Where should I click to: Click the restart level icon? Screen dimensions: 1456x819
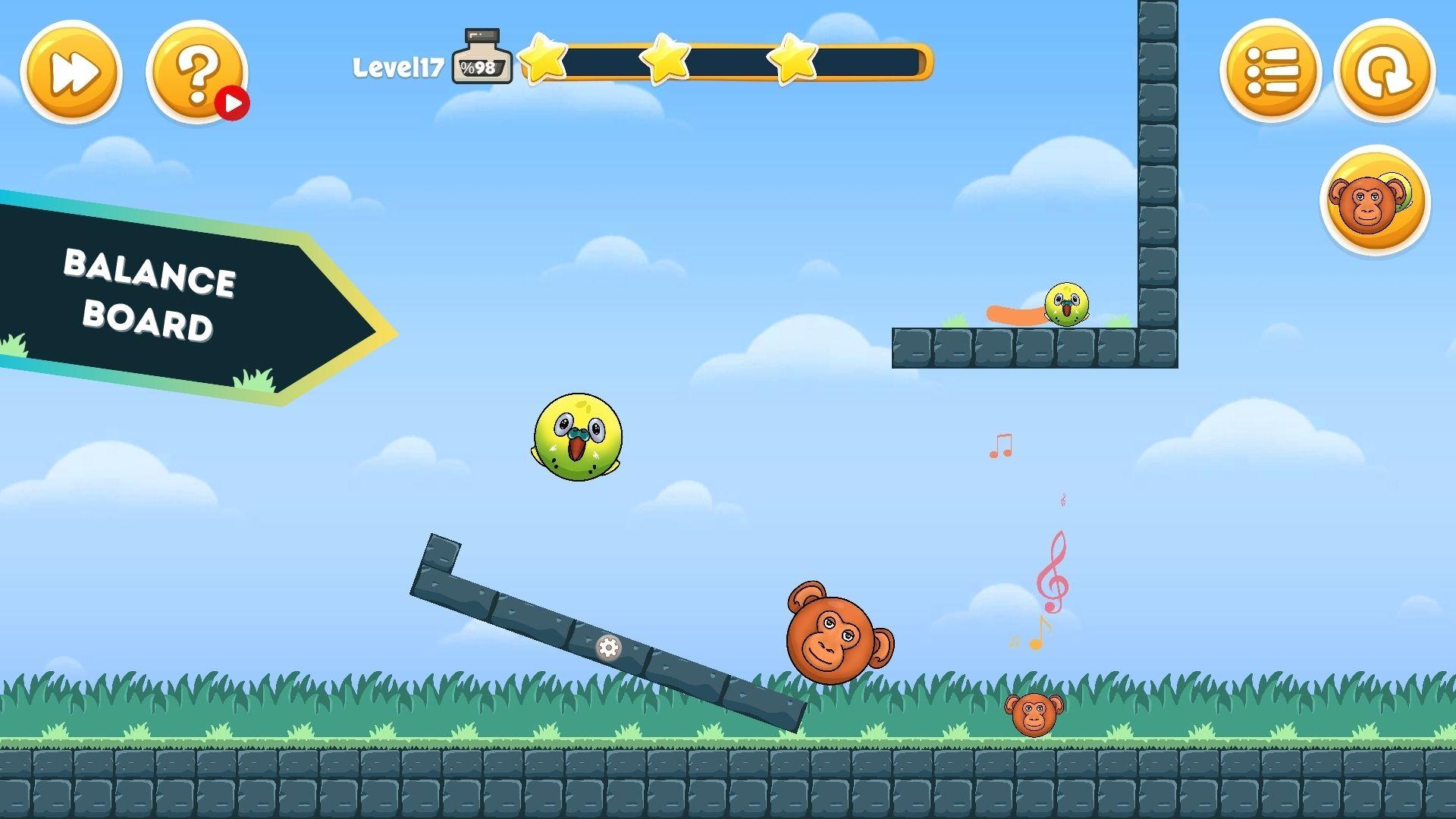click(x=1382, y=72)
